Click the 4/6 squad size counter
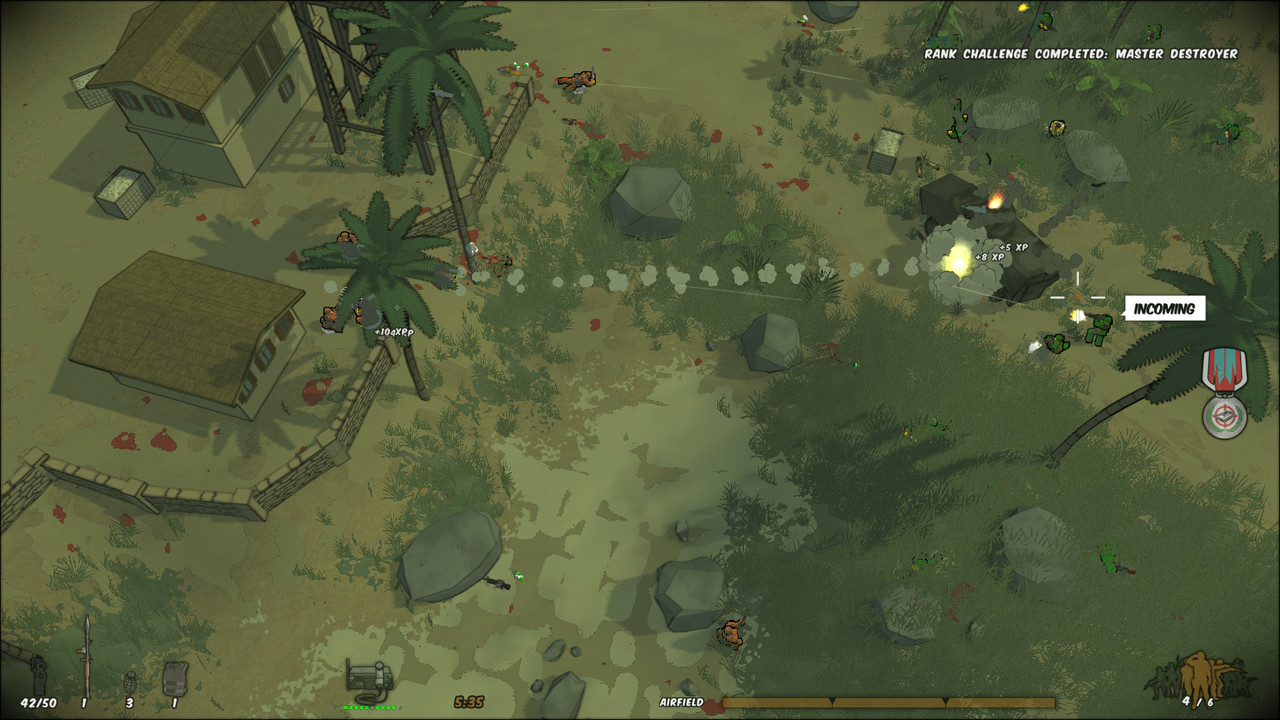 click(x=1196, y=700)
